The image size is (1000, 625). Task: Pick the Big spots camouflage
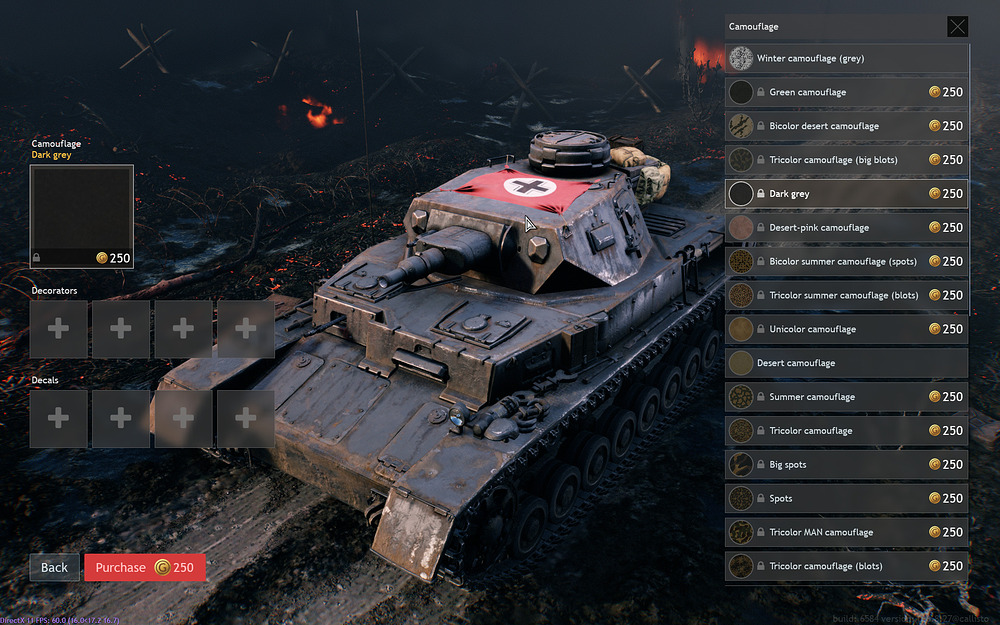coord(847,465)
